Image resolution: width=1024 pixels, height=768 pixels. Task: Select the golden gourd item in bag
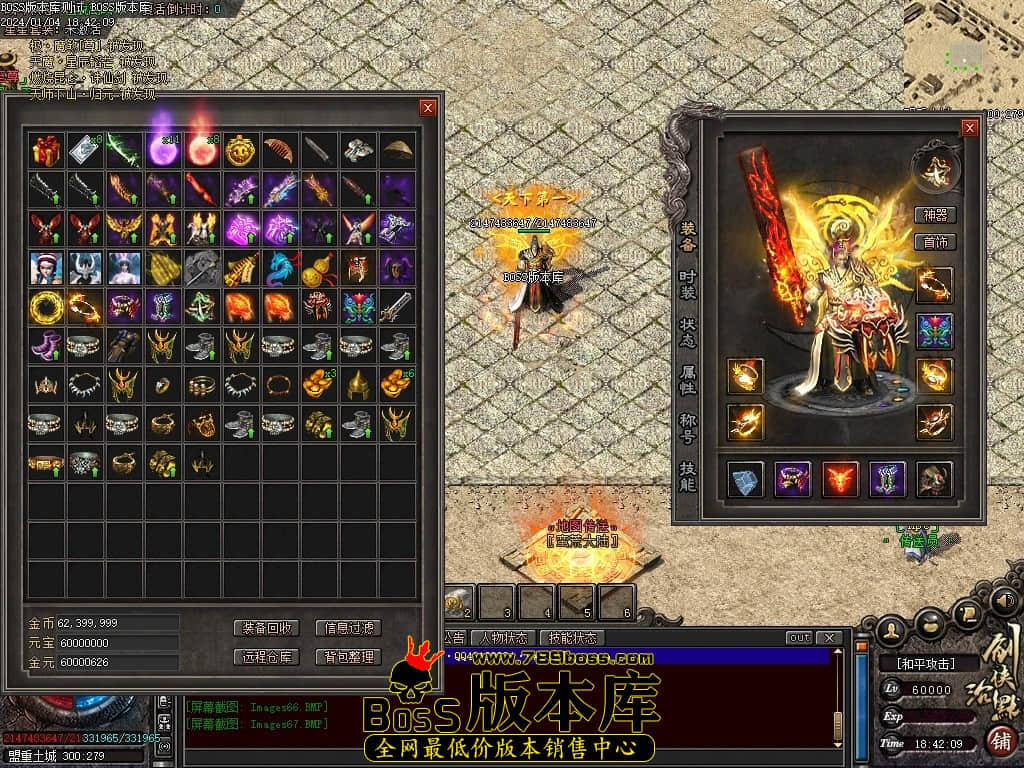(x=318, y=268)
